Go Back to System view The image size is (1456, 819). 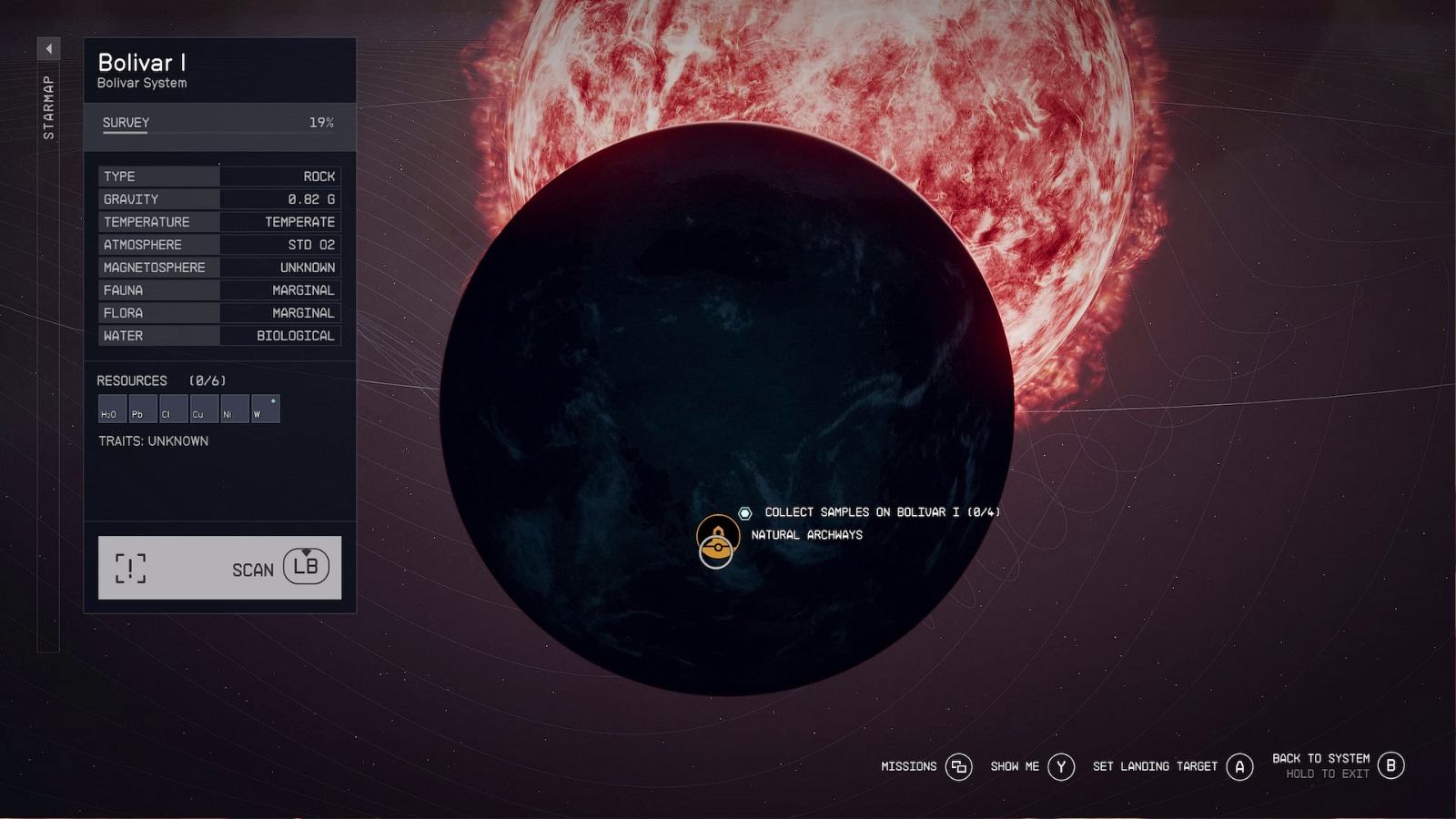coord(1390,766)
